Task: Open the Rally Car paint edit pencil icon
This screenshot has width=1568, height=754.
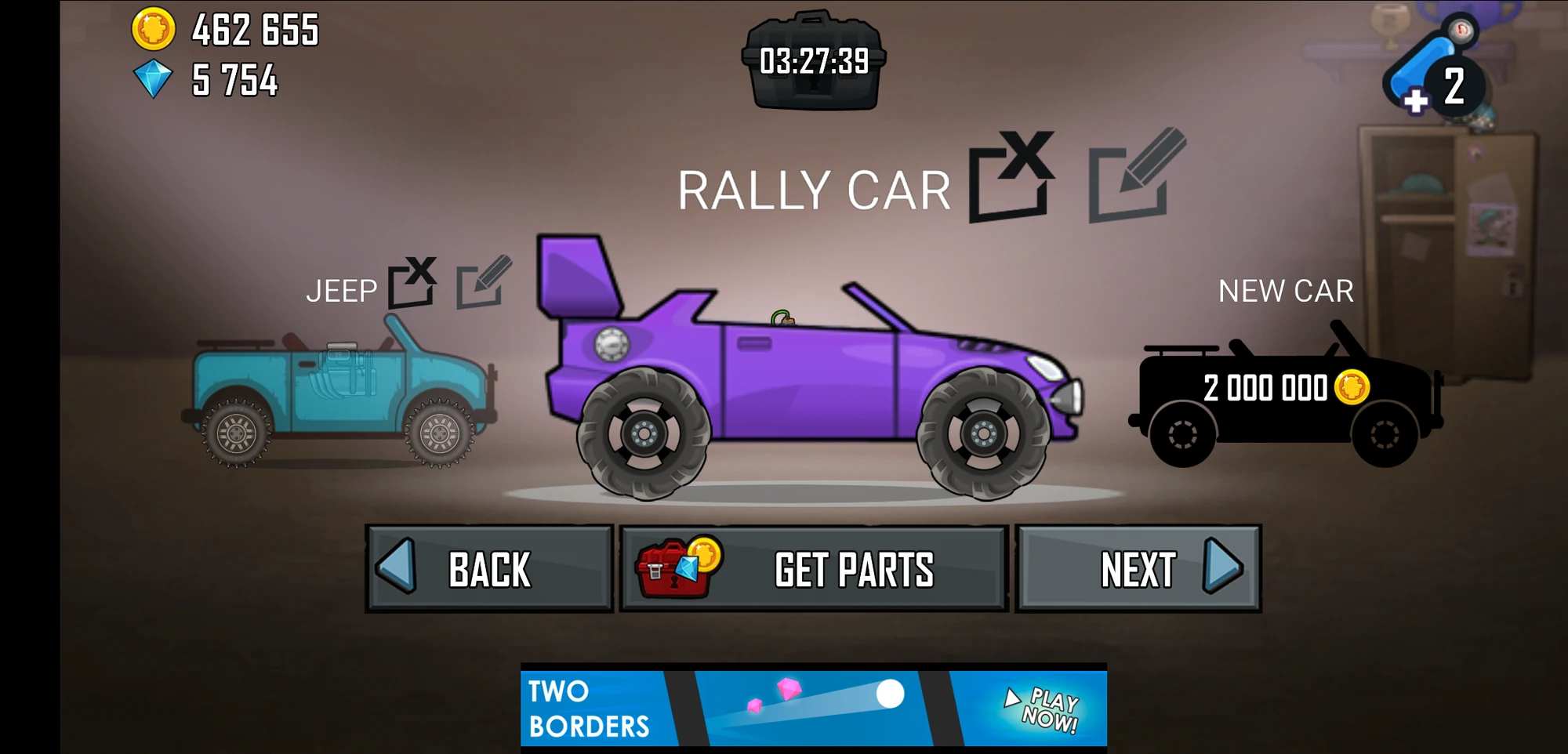Action: (x=1131, y=182)
